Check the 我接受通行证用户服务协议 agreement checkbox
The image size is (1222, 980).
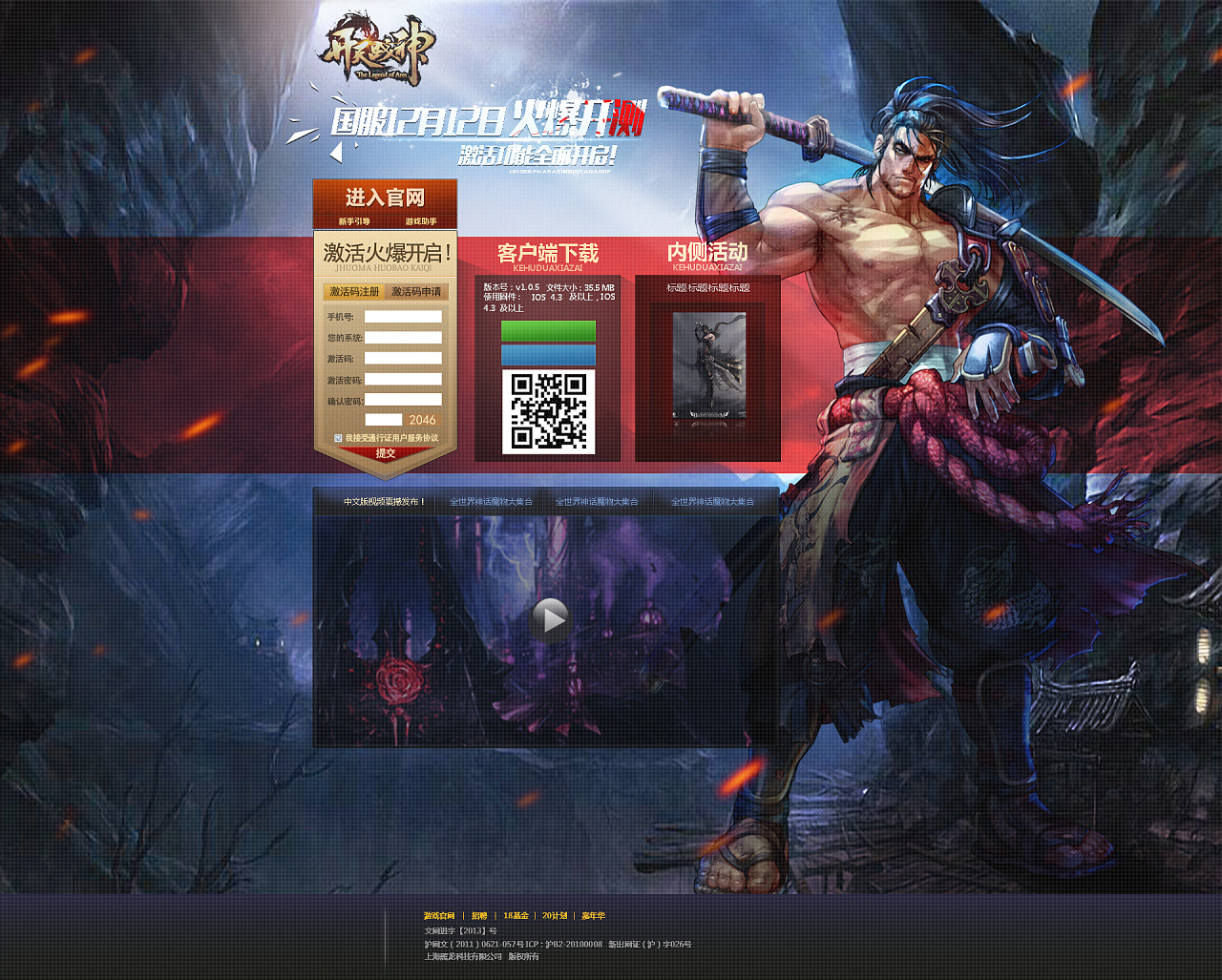pos(338,439)
